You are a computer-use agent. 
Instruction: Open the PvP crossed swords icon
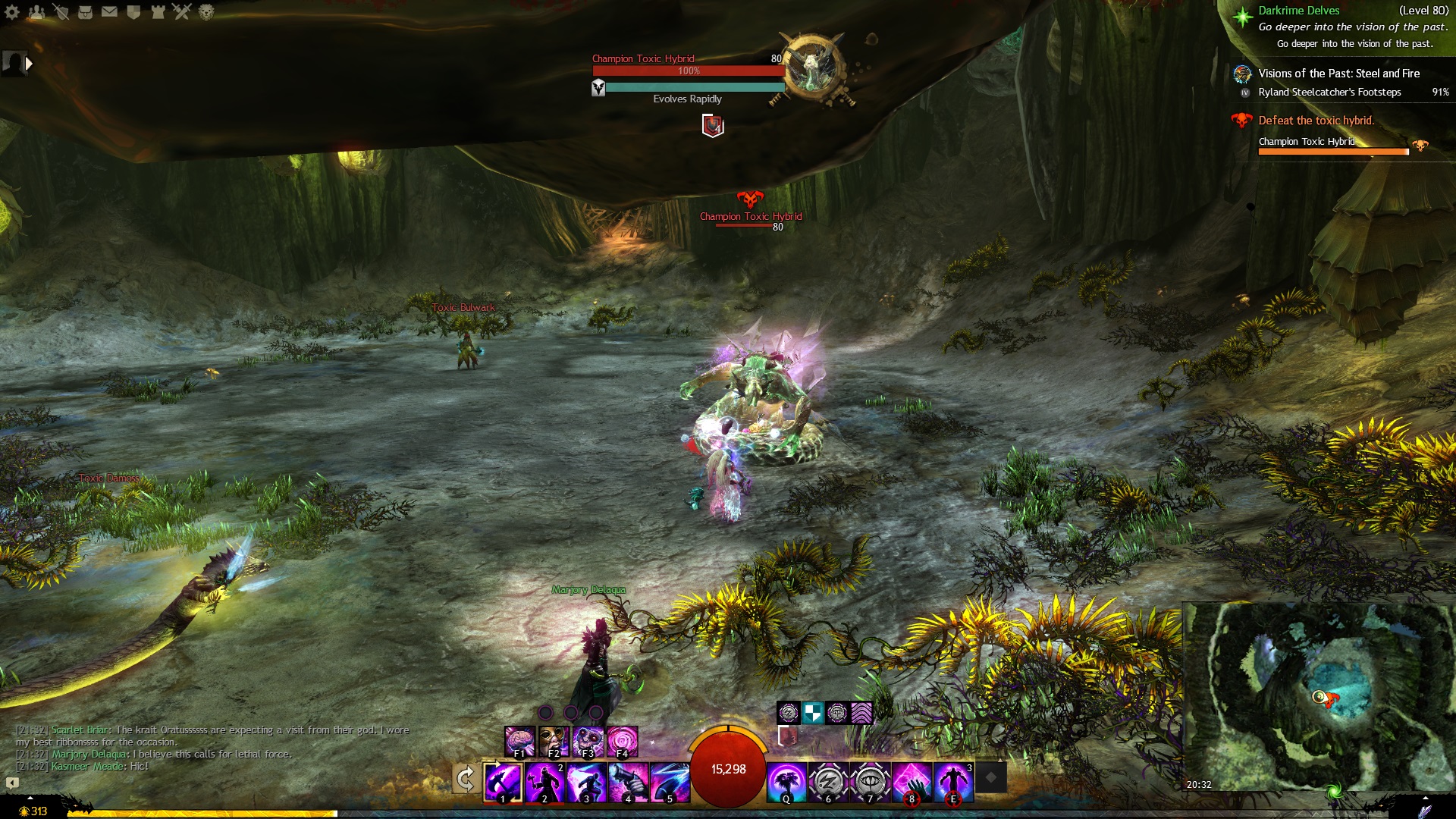point(182,11)
